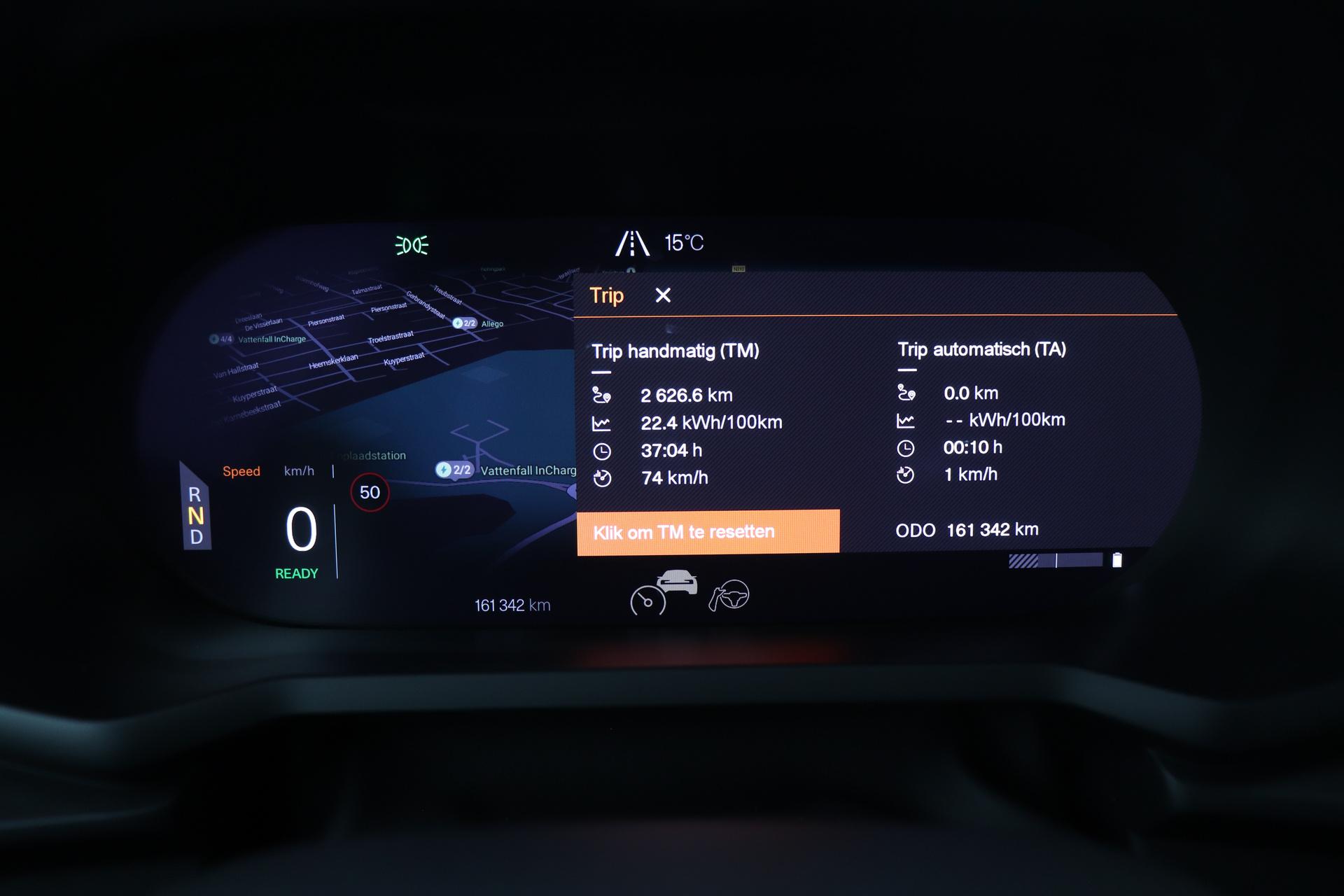Image resolution: width=1344 pixels, height=896 pixels.
Task: Click the orange TM reset button
Action: pyautogui.click(x=708, y=532)
